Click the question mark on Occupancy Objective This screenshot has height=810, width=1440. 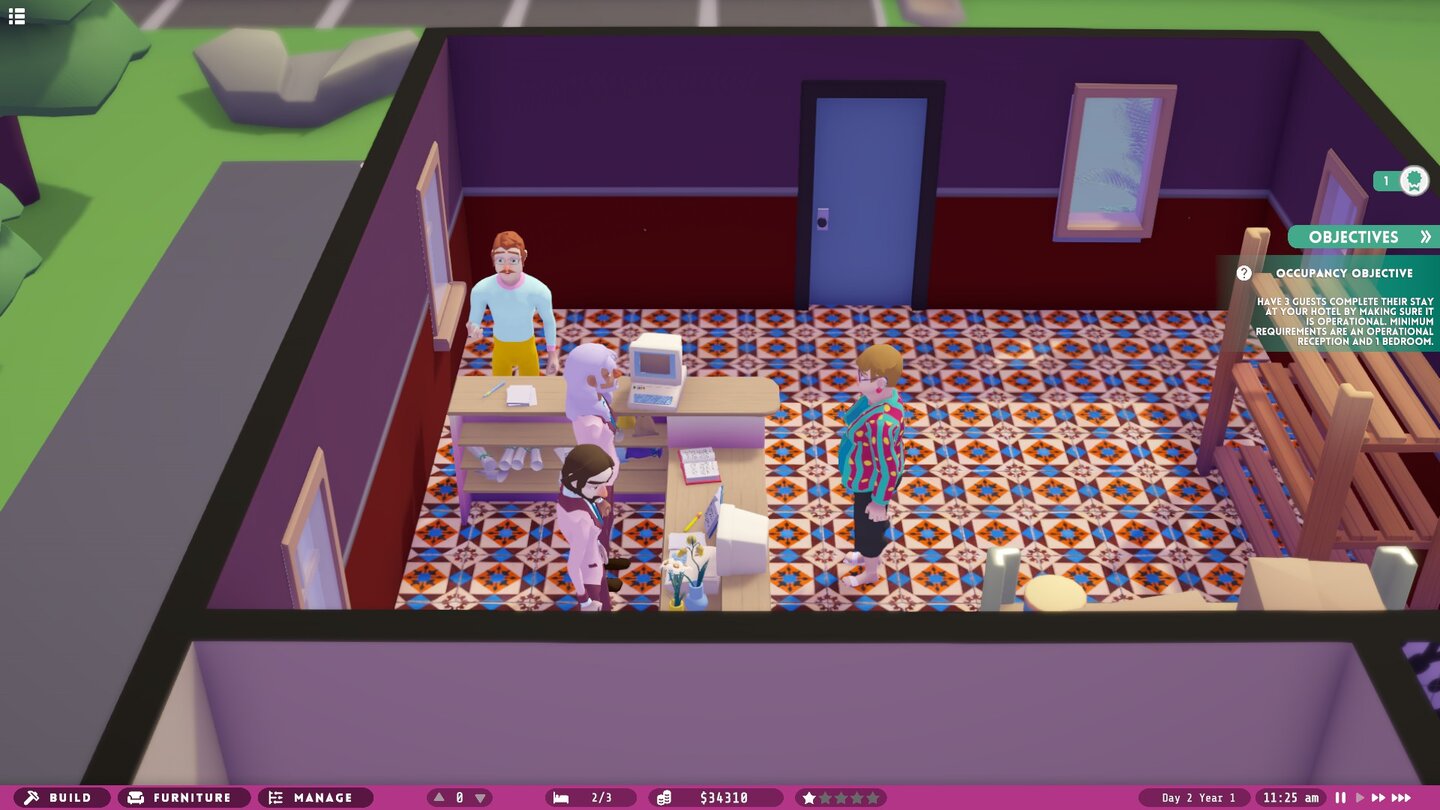[1243, 272]
